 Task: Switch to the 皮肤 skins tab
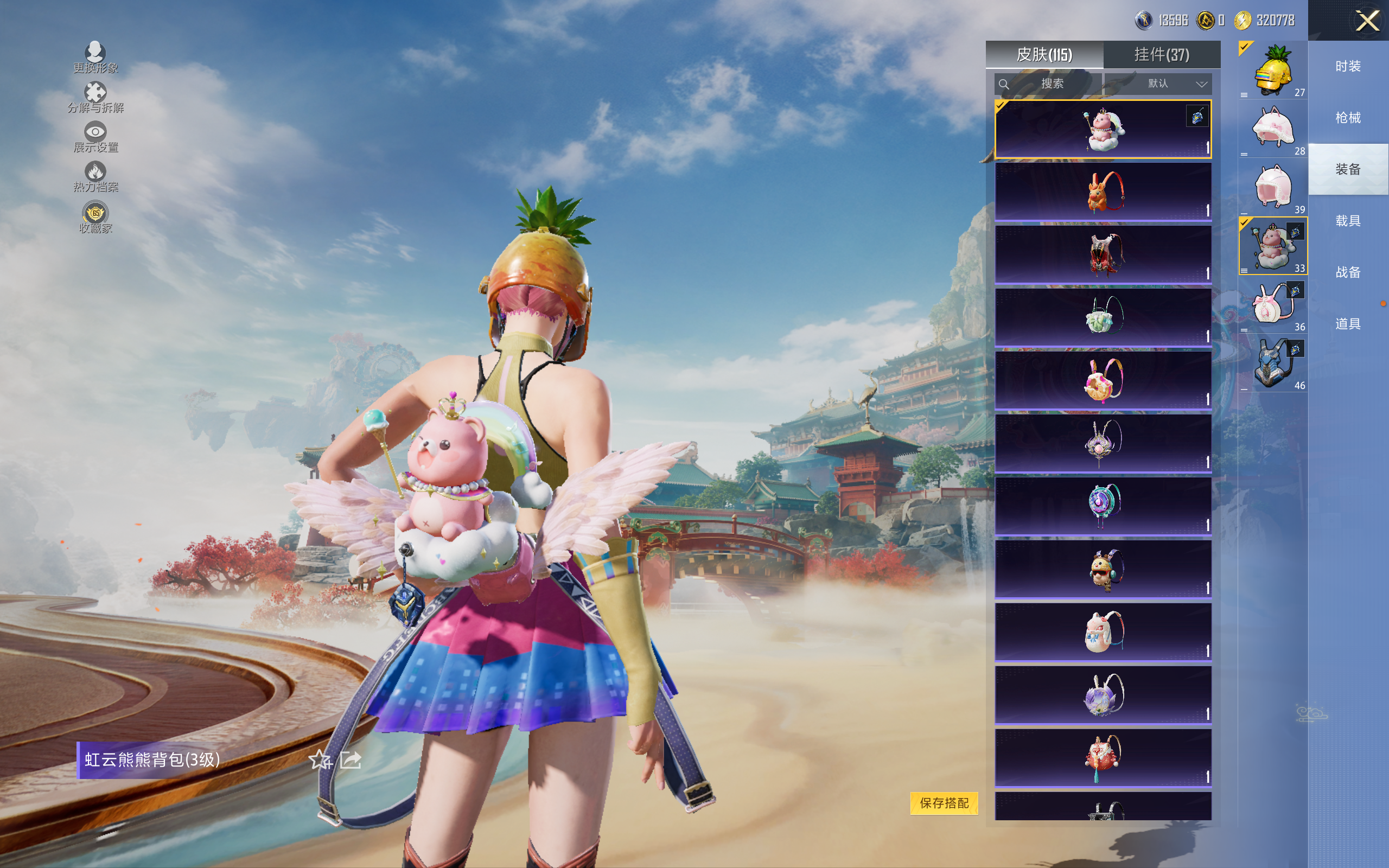(1044, 55)
